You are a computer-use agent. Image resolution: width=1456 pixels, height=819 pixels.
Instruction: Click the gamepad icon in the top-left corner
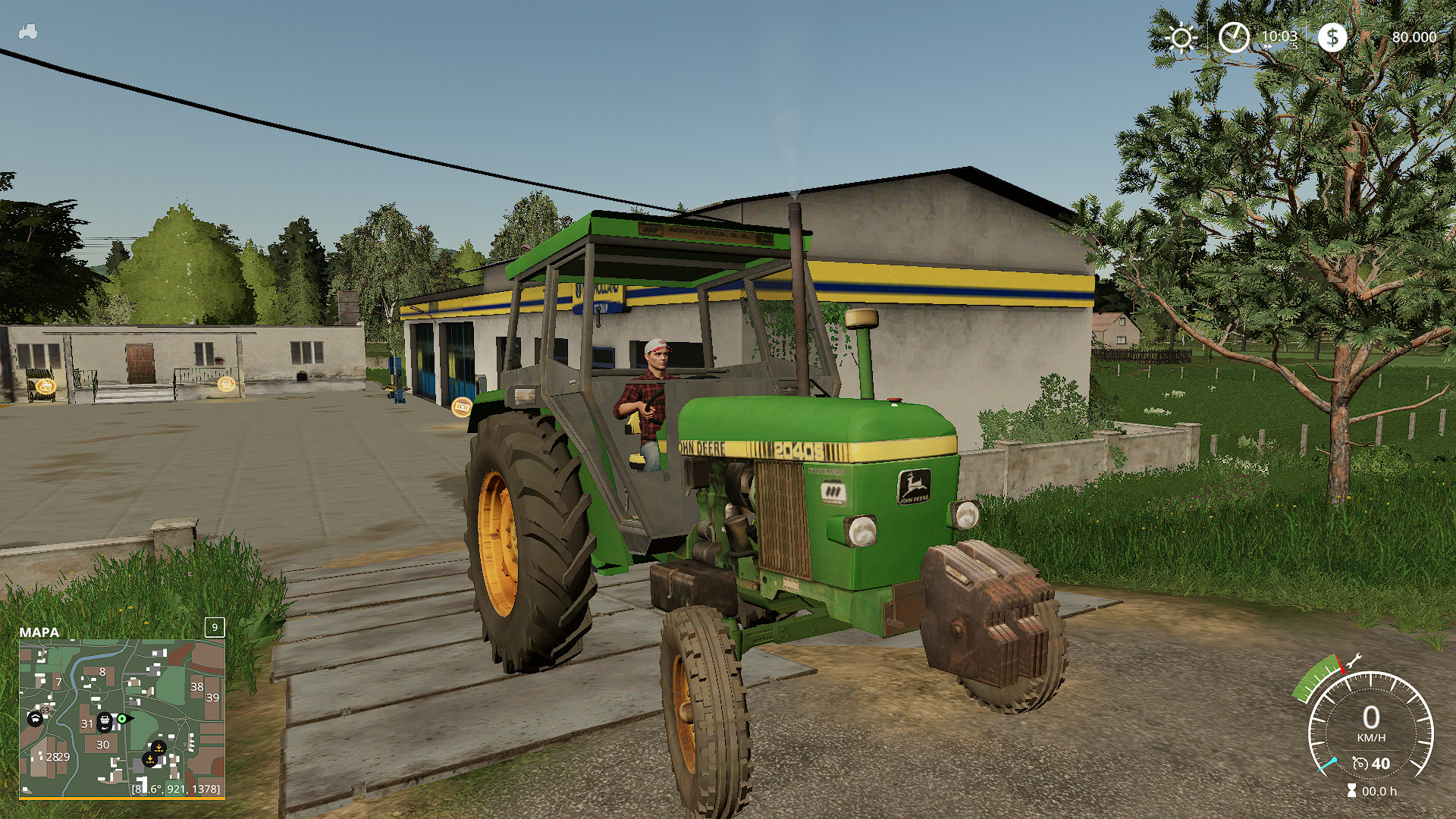(x=29, y=30)
